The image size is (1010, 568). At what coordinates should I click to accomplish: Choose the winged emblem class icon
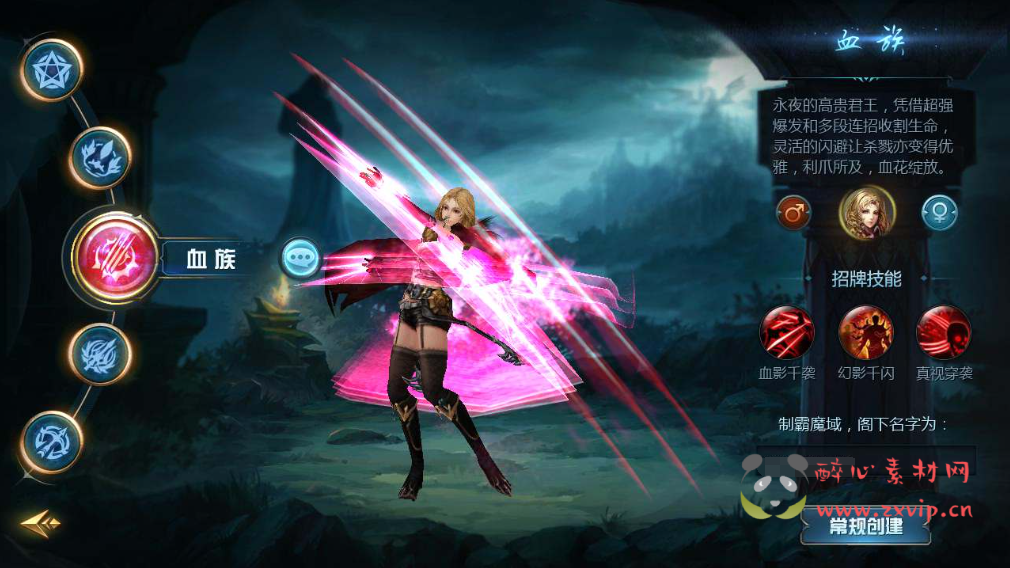(99, 159)
